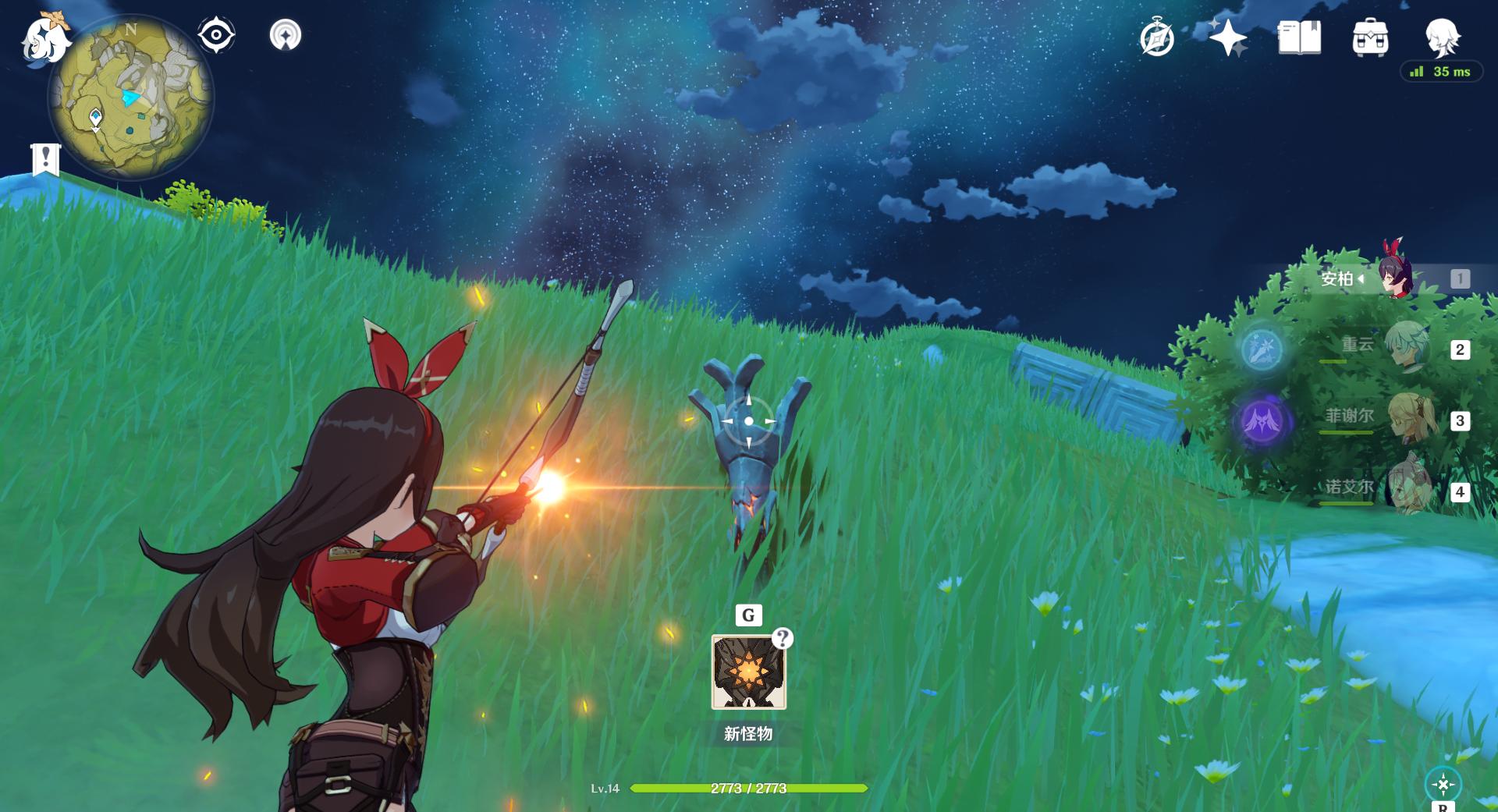1498x812 pixels.
Task: Open the 新怪物 monster info card
Action: pos(748,672)
